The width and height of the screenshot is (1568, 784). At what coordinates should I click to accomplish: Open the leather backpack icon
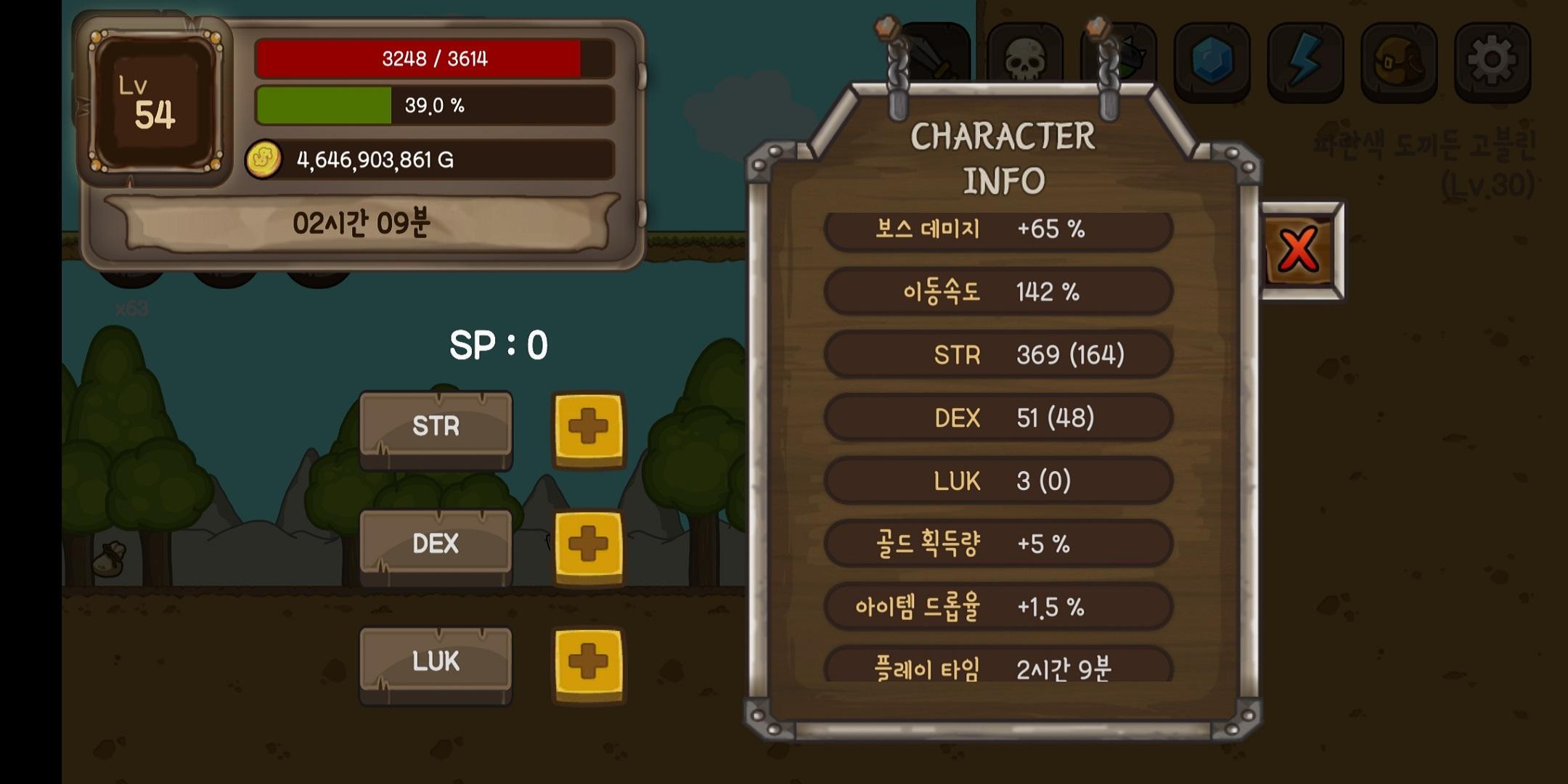[1398, 60]
